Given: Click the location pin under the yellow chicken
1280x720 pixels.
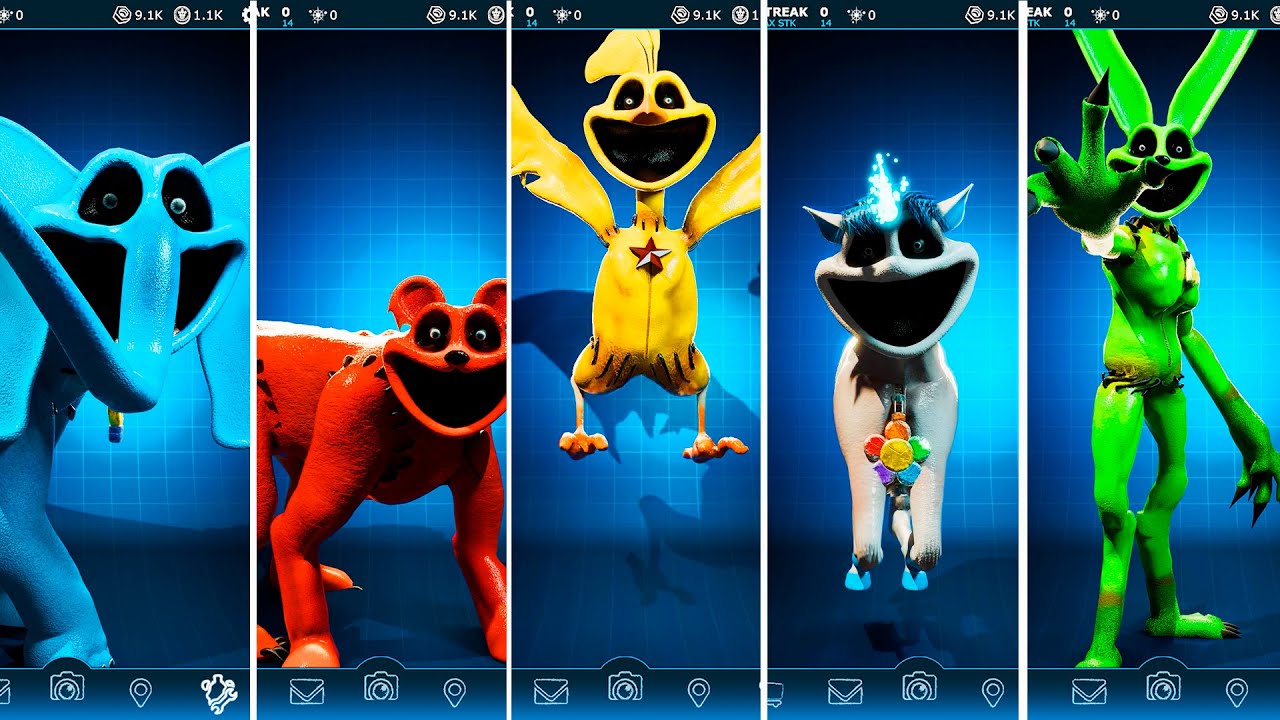Looking at the screenshot, I should pyautogui.click(x=698, y=690).
